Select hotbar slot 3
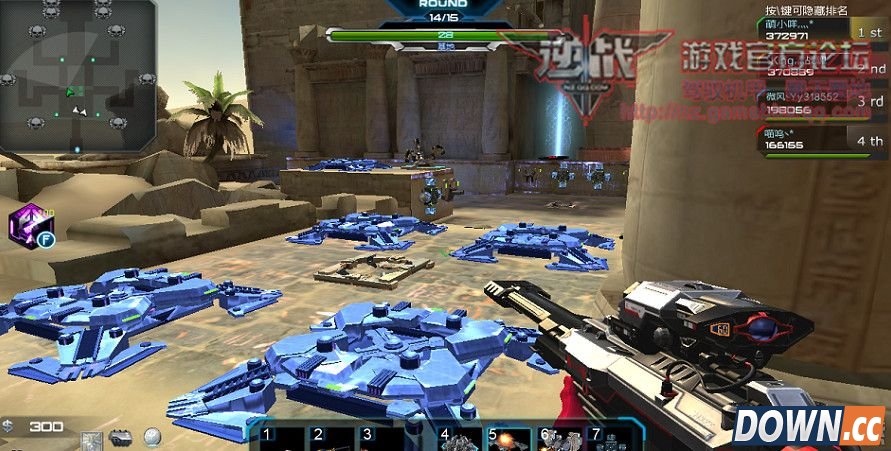 (382, 438)
